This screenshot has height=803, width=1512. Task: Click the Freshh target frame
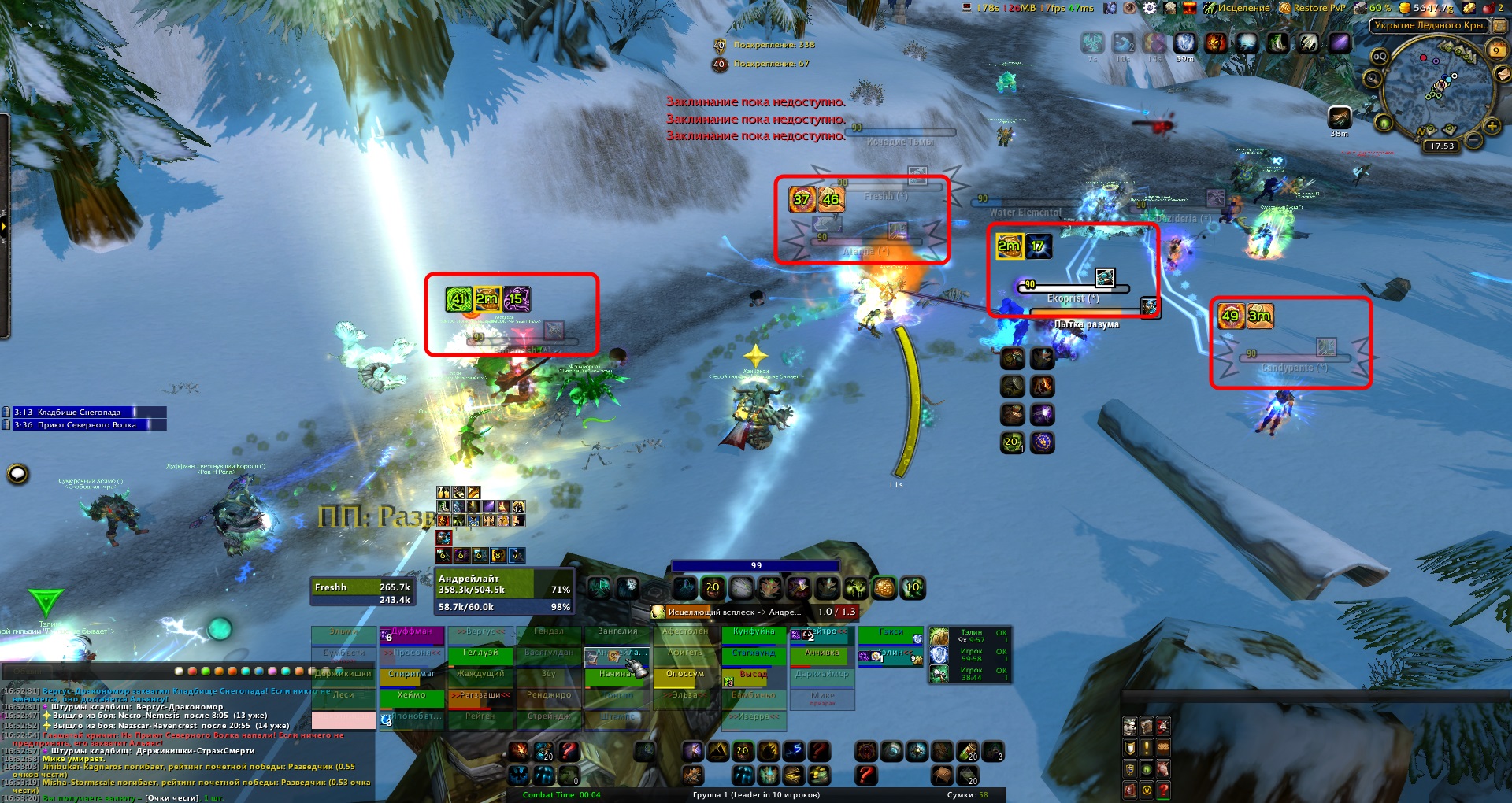[362, 592]
